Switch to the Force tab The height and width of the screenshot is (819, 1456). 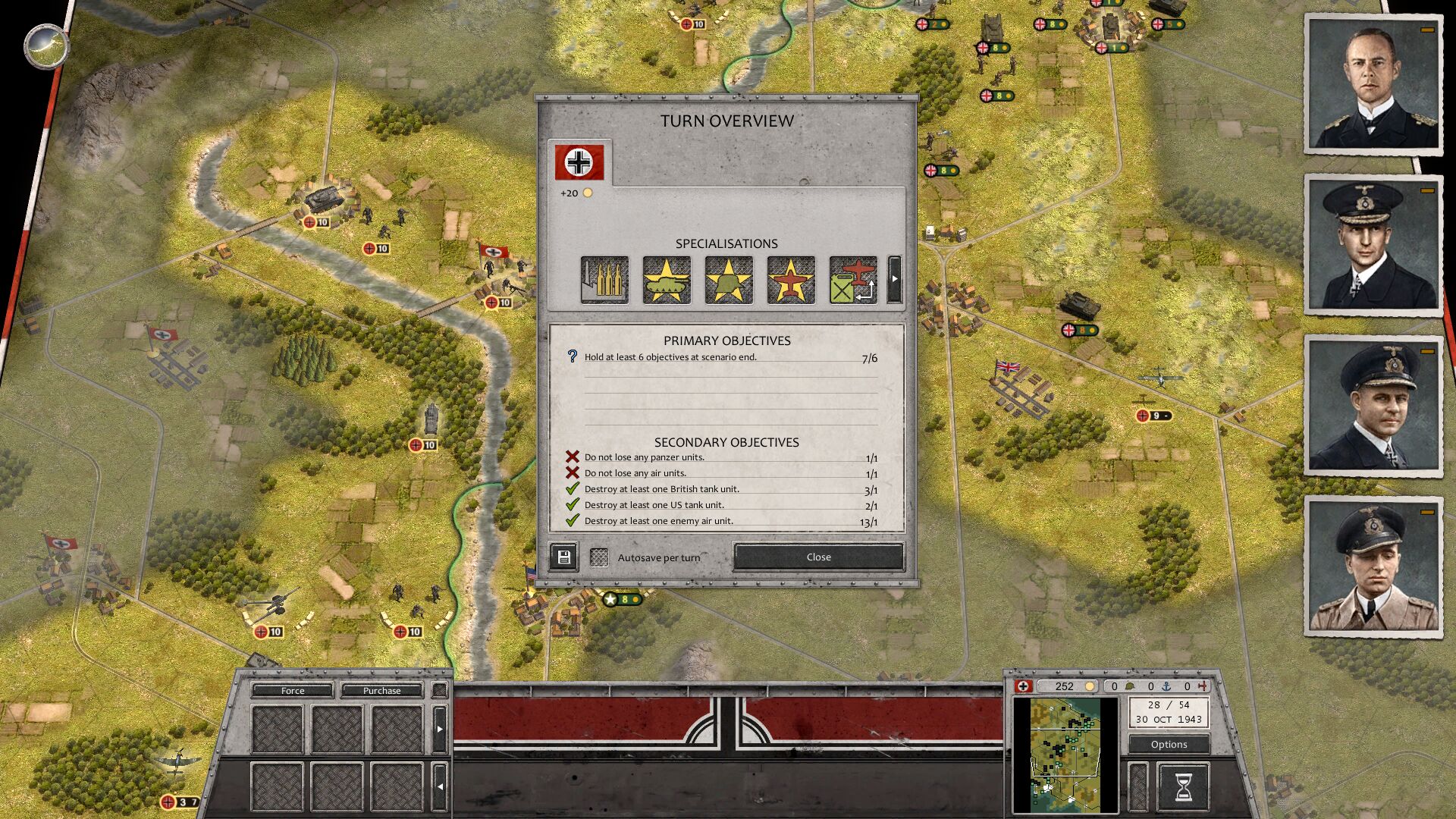(x=292, y=691)
